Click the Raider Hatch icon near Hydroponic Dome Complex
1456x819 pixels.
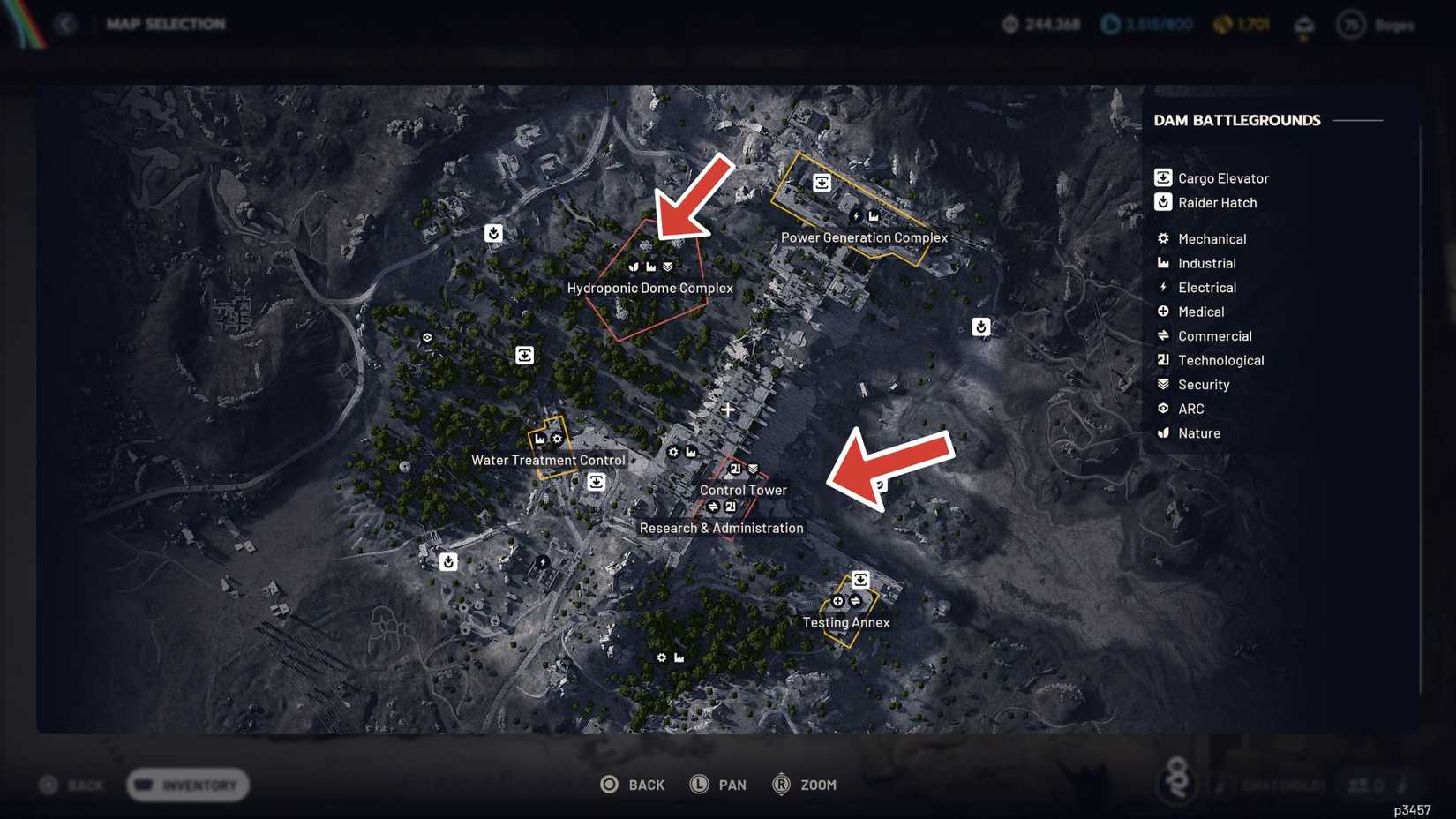pyautogui.click(x=492, y=233)
